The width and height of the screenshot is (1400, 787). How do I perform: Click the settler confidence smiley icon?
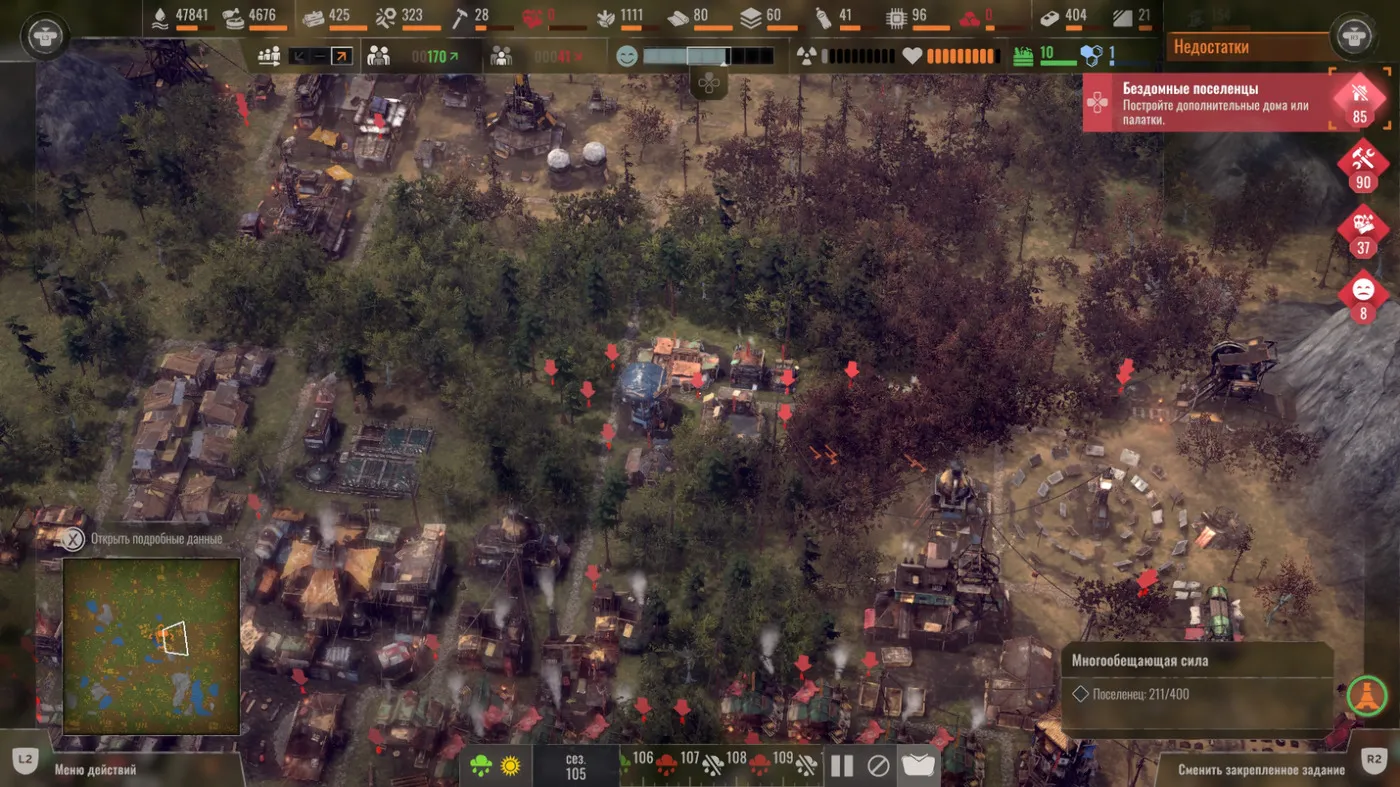pyautogui.click(x=627, y=56)
